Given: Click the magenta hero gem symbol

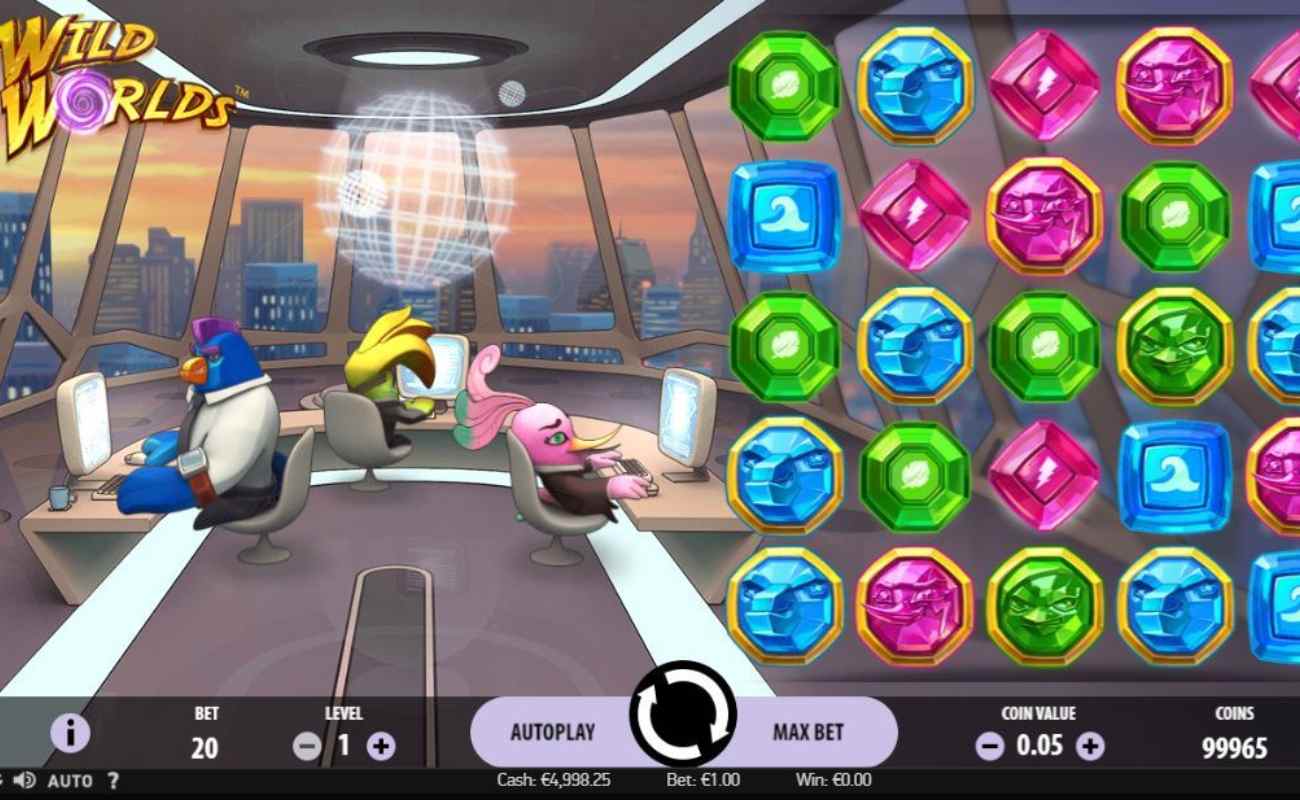Looking at the screenshot, I should click(x=1047, y=215).
